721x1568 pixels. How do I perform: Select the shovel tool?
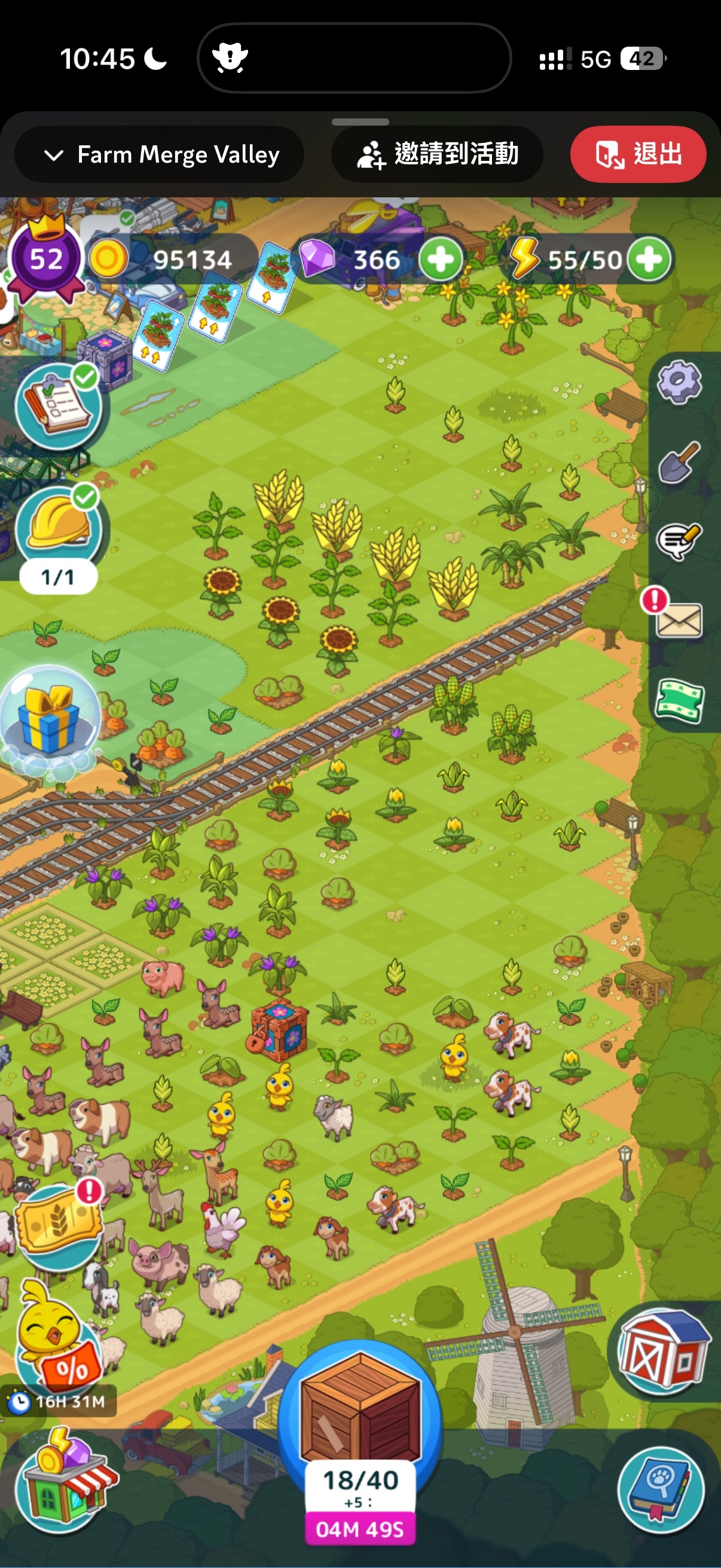pos(679,462)
